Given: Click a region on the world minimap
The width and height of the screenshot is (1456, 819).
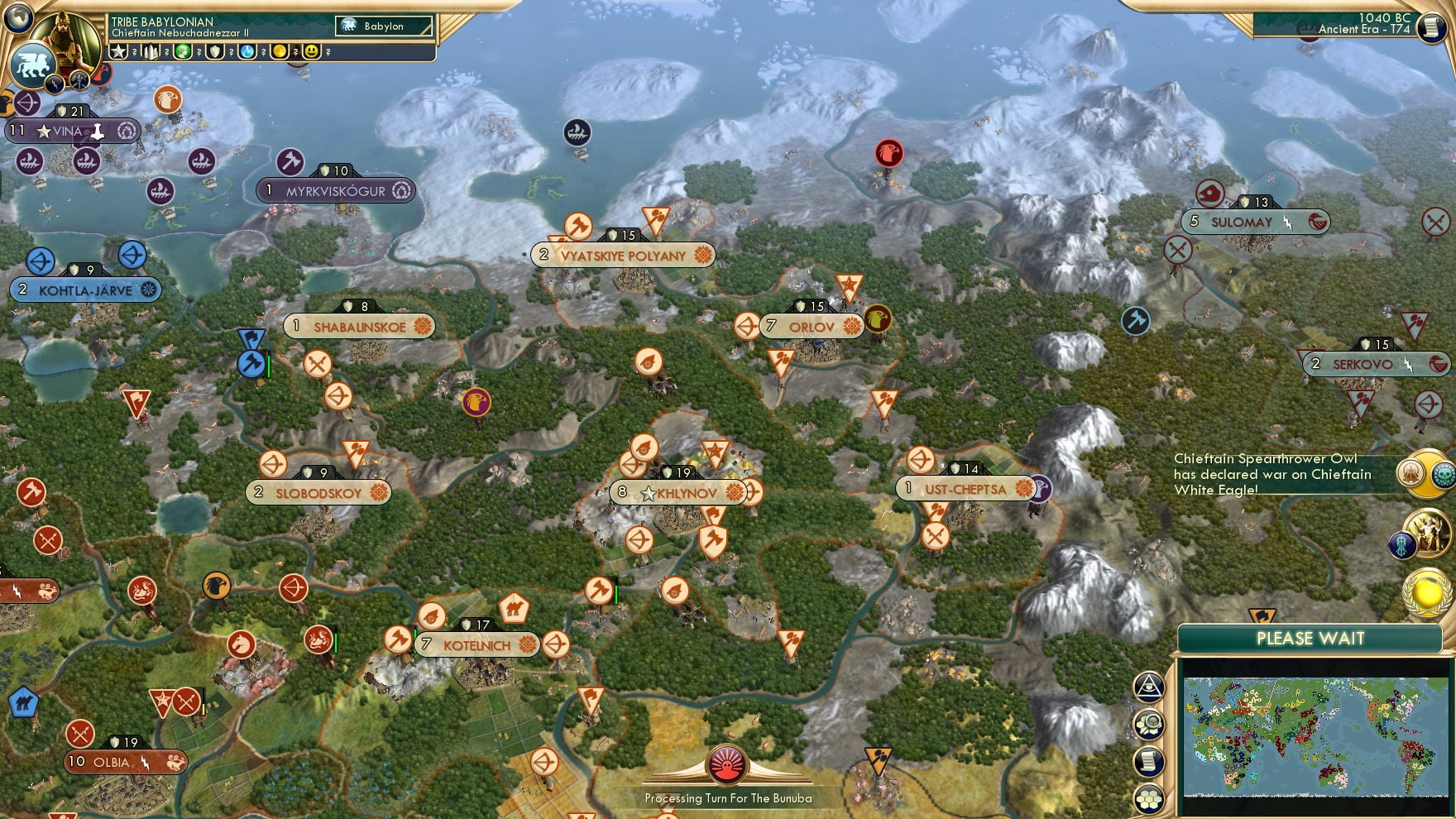Looking at the screenshot, I should [x=1315, y=736].
